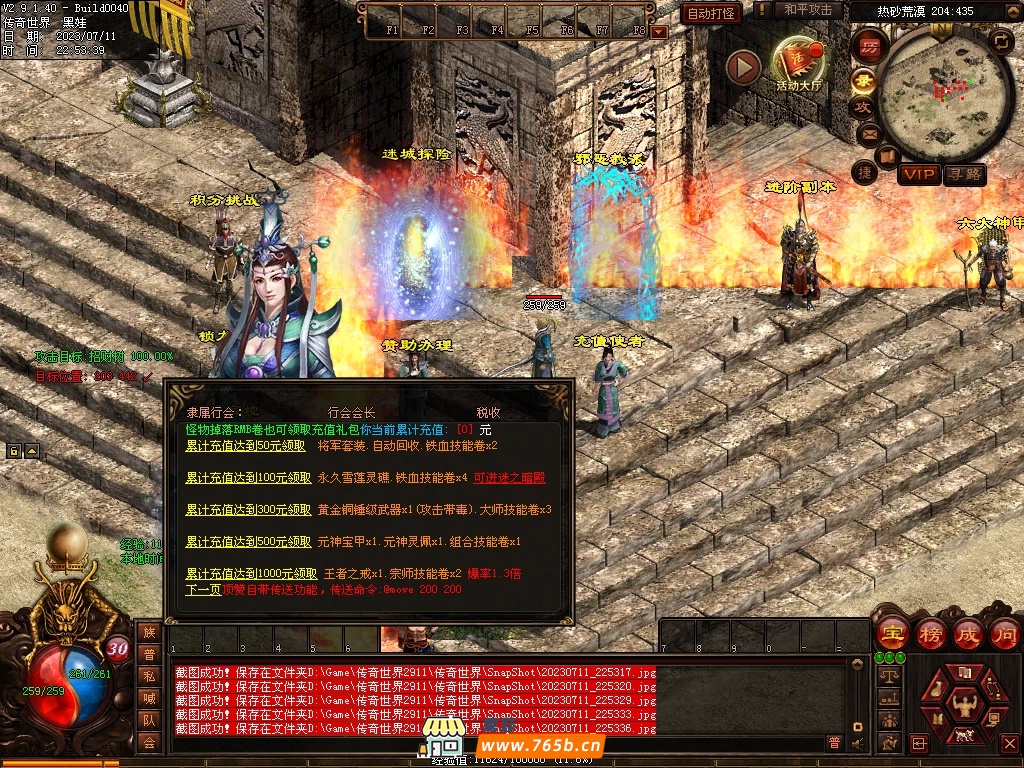Open the VIP panel
The width and height of the screenshot is (1024, 768).
click(x=918, y=175)
